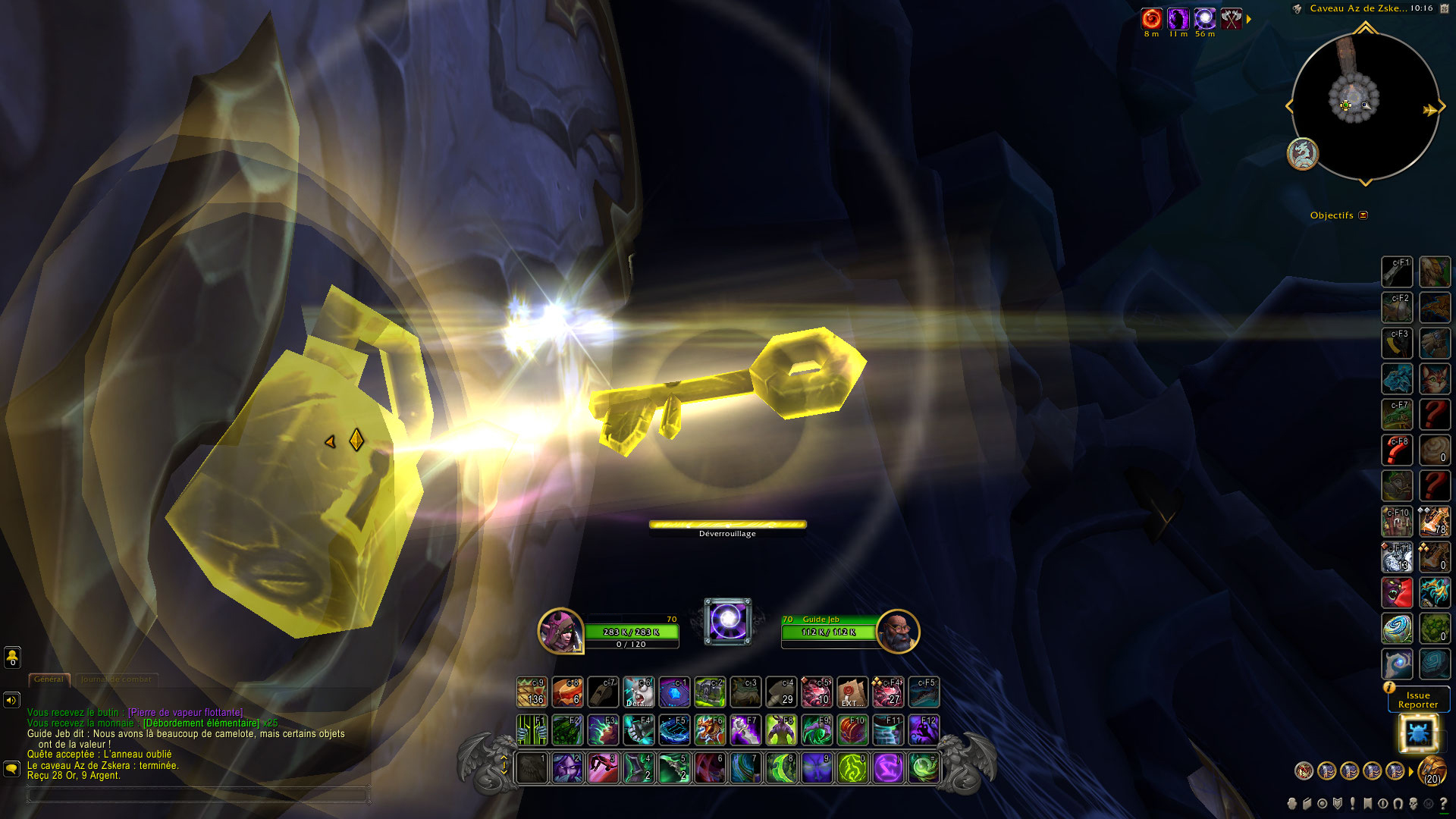Open the help question mark micro button

pyautogui.click(x=1443, y=804)
